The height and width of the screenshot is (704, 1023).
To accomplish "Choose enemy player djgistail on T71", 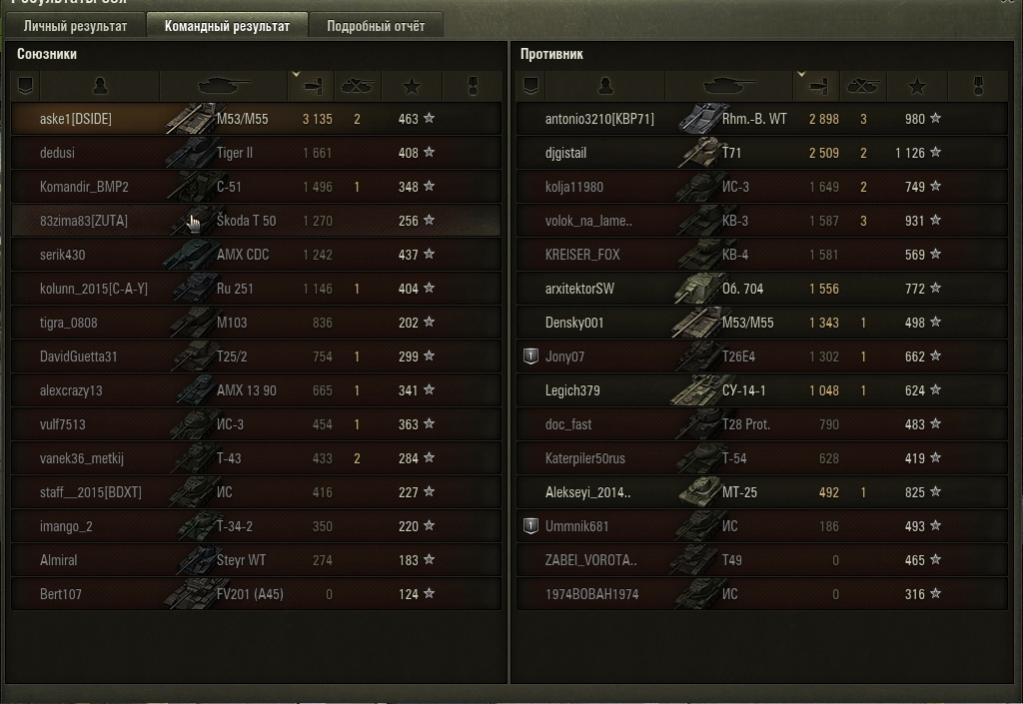I will [760, 153].
